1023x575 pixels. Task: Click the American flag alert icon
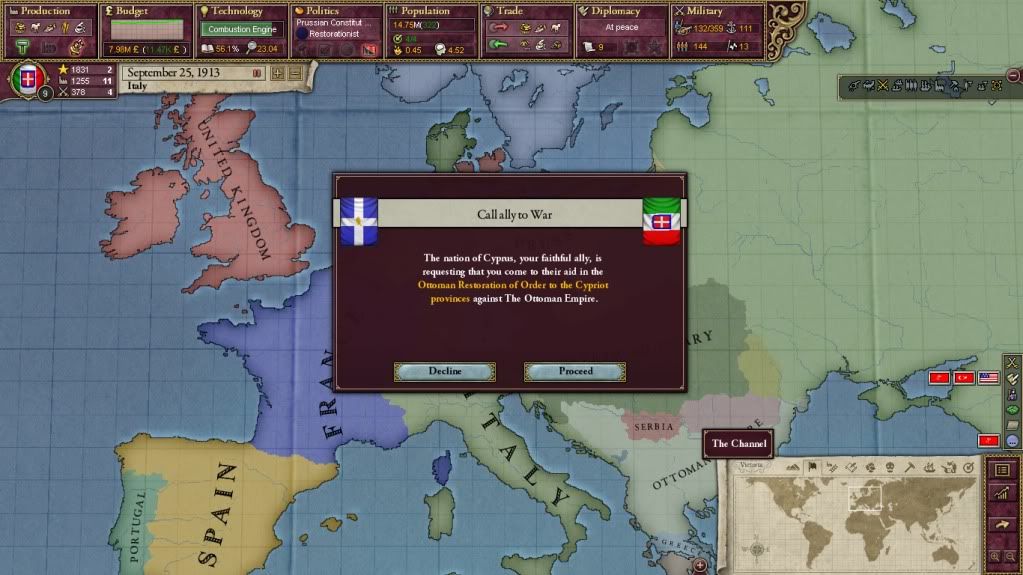point(988,378)
